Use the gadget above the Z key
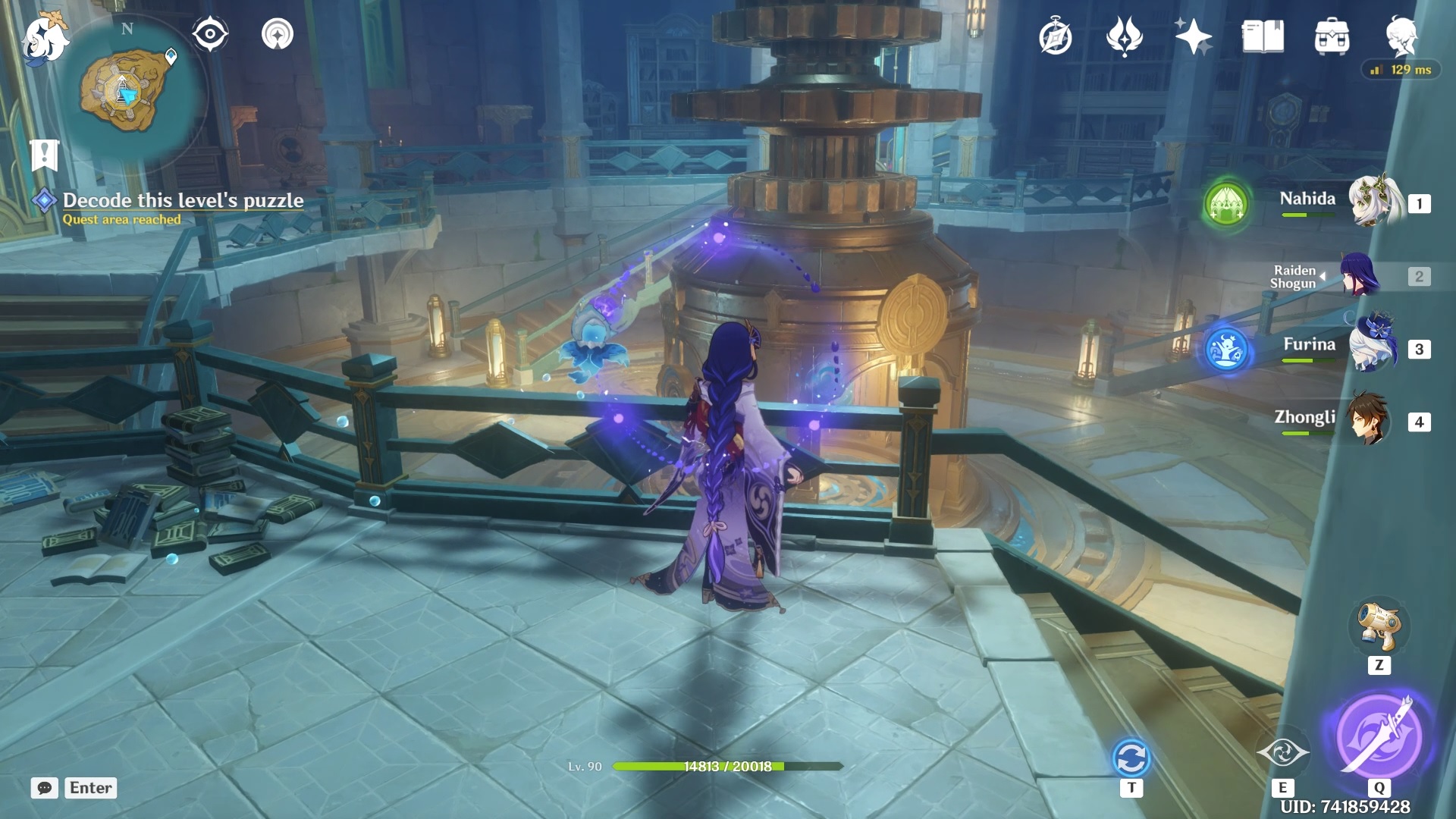The height and width of the screenshot is (819, 1456). pyautogui.click(x=1379, y=626)
